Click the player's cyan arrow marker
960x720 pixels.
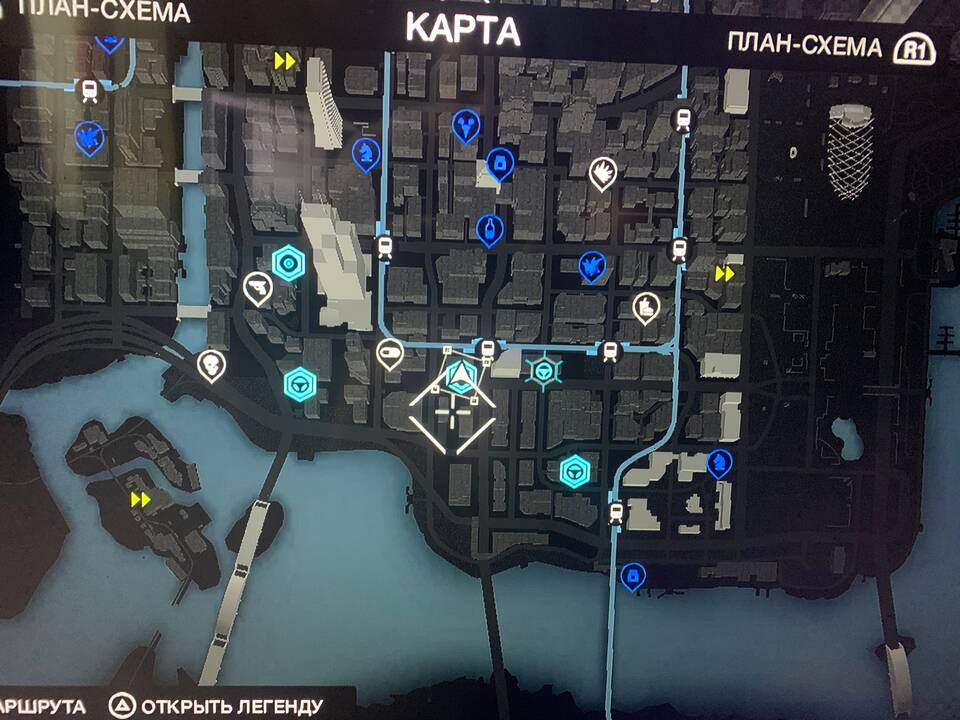click(x=459, y=376)
